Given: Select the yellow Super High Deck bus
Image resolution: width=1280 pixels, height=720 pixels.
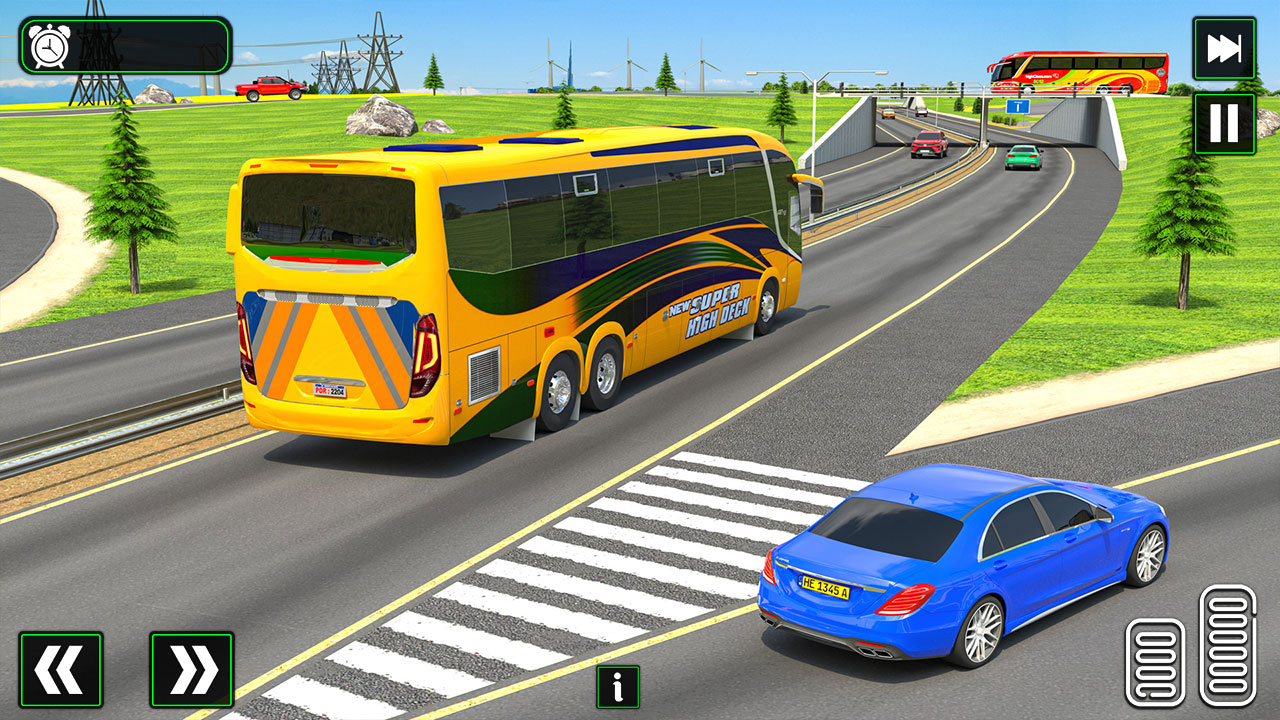Looking at the screenshot, I should pyautogui.click(x=500, y=280).
